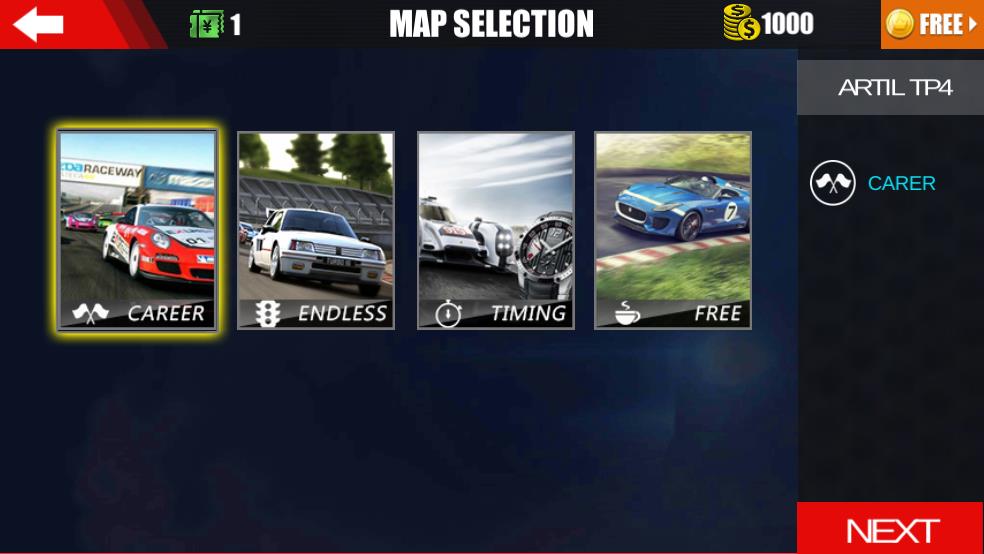Select the Career mode card
Image resolution: width=984 pixels, height=554 pixels.
click(138, 230)
